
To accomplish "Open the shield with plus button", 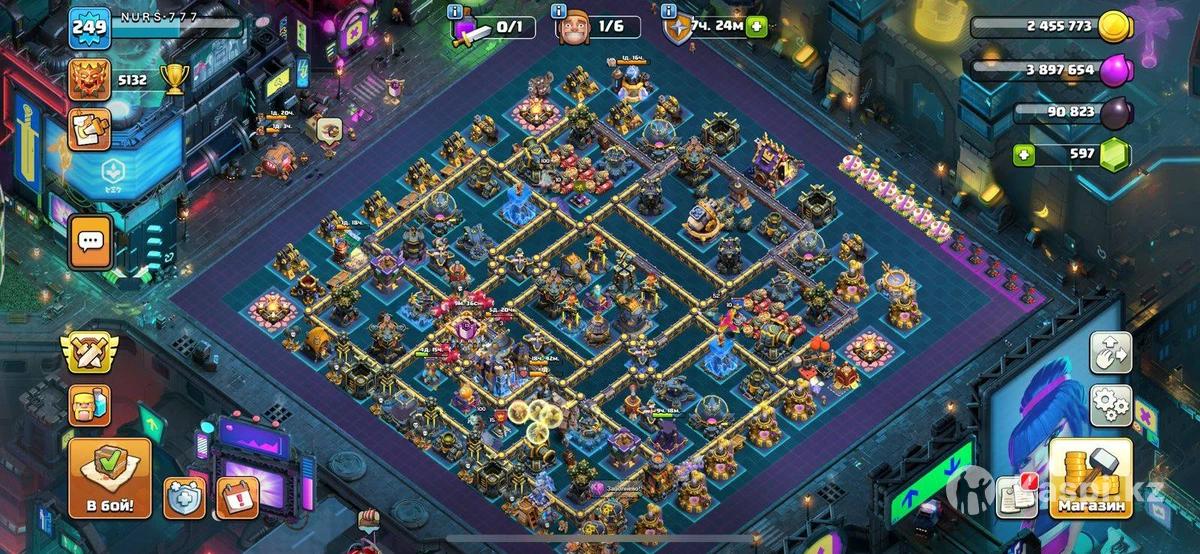I will click(185, 497).
